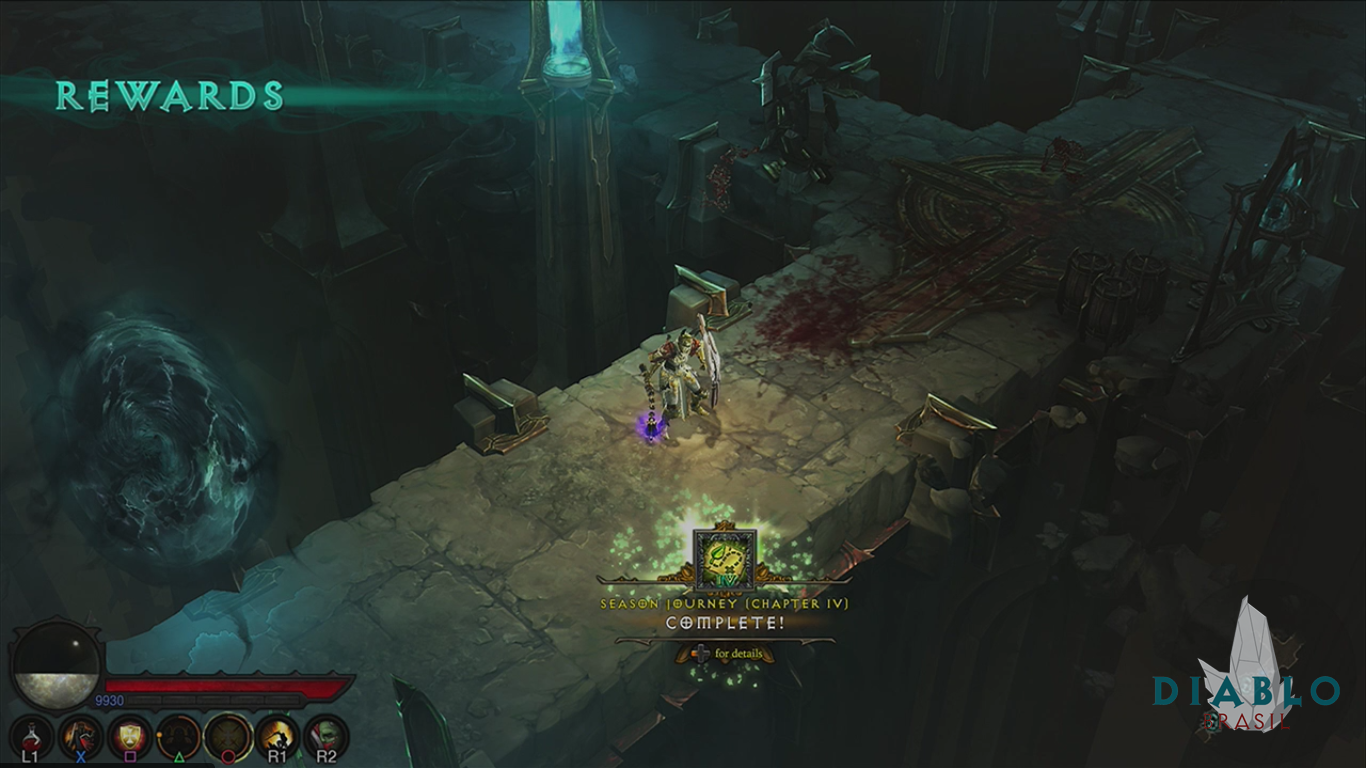Viewport: 1366px width, 768px height.
Task: Trigger the dimmed three-figure cooldown skill
Action: pyautogui.click(x=179, y=737)
